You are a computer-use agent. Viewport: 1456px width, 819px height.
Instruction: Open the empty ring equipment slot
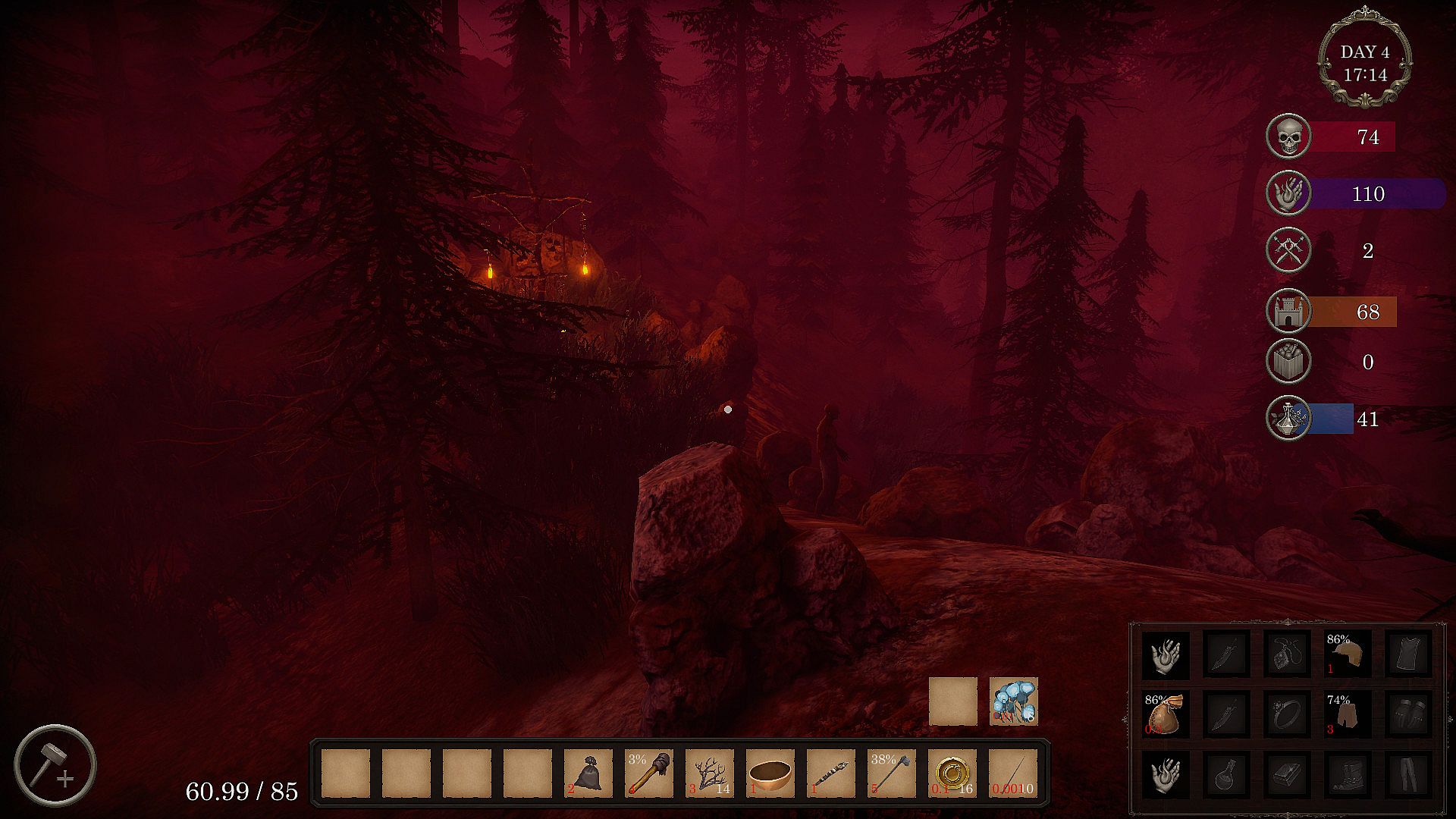pos(1287,714)
